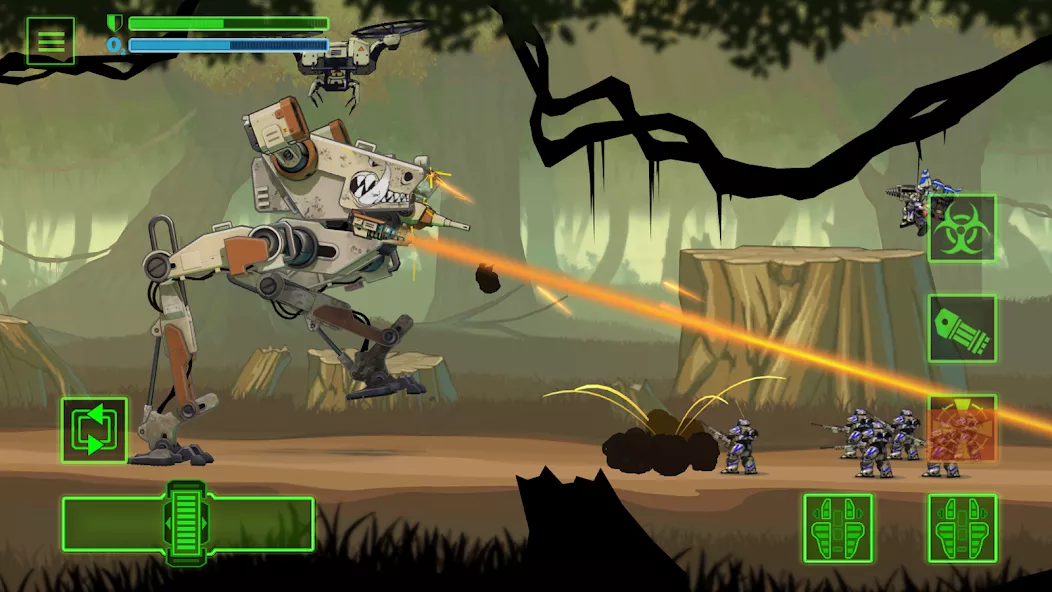Click the movement slider handle
Image resolution: width=1052 pixels, height=592 pixels.
[x=186, y=523]
